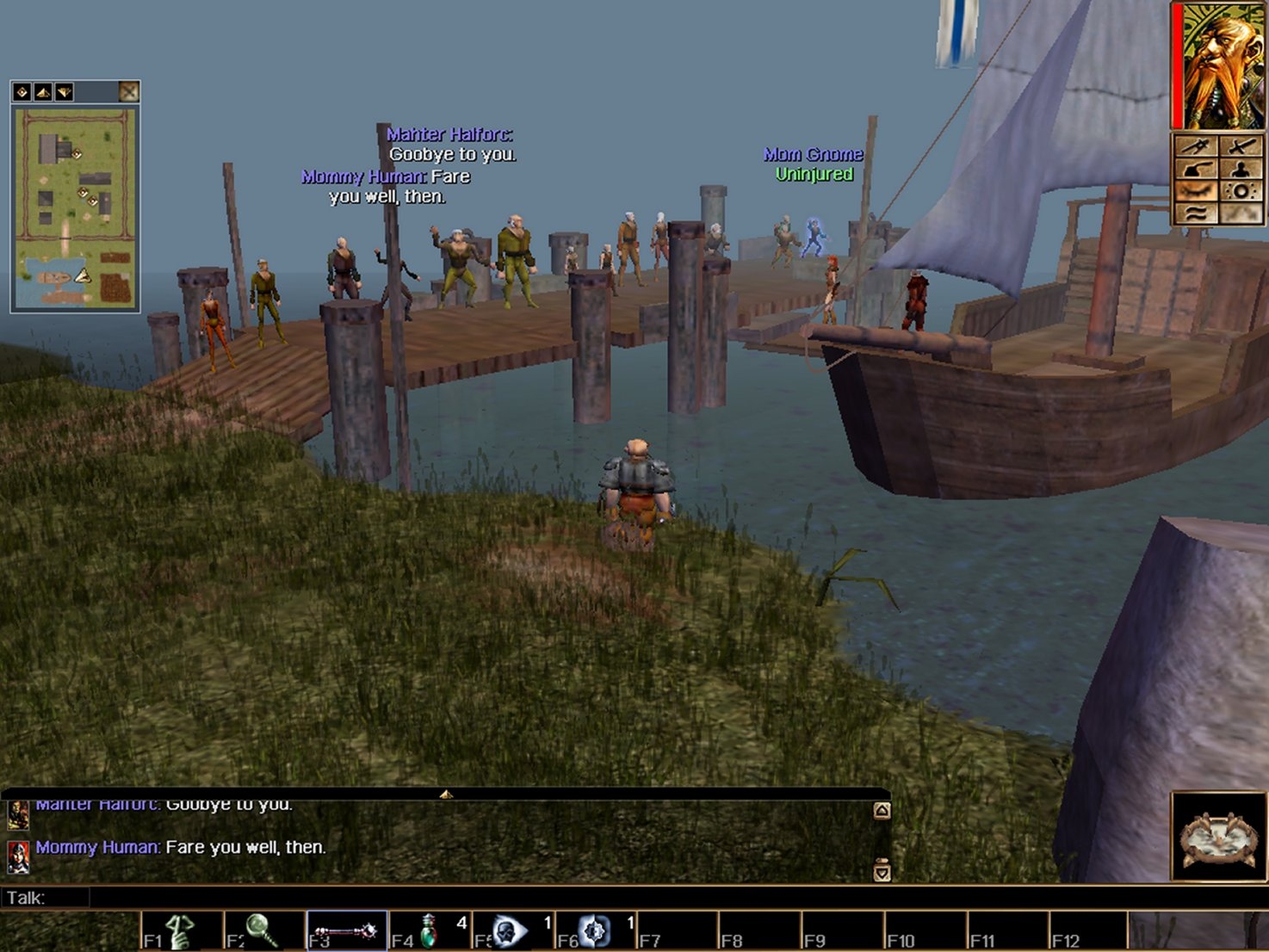1269x952 pixels.
Task: Use the F2 magnifying glass search slot
Action: click(263, 931)
